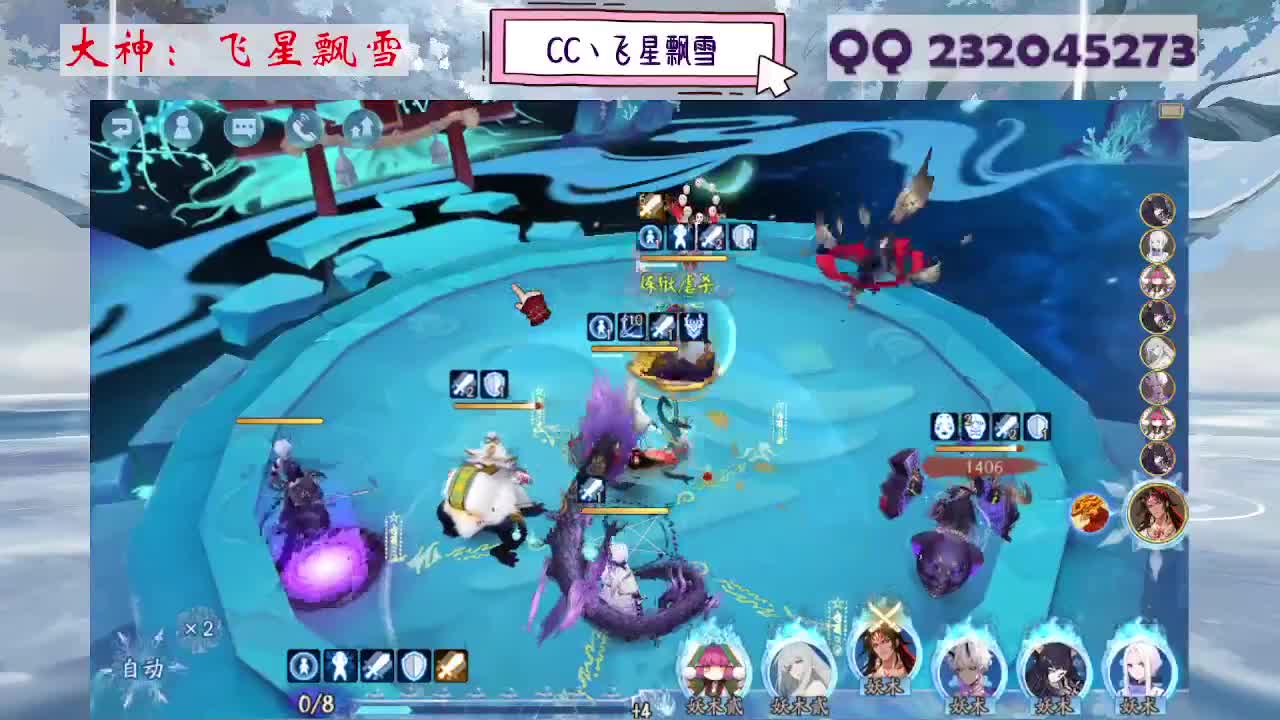Click the retreat arrow icon top-left

121,128
